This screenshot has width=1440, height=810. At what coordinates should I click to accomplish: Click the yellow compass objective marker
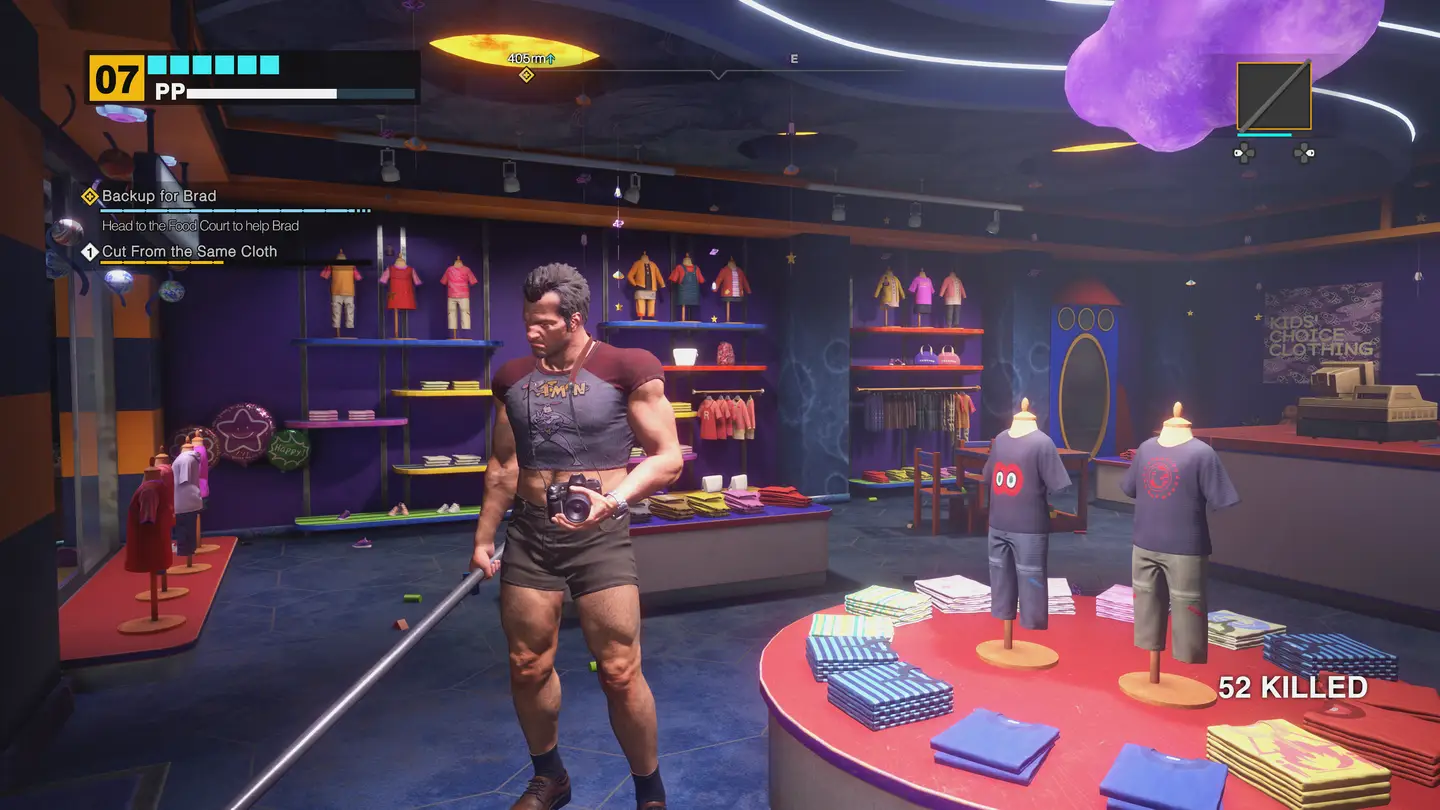pos(526,75)
